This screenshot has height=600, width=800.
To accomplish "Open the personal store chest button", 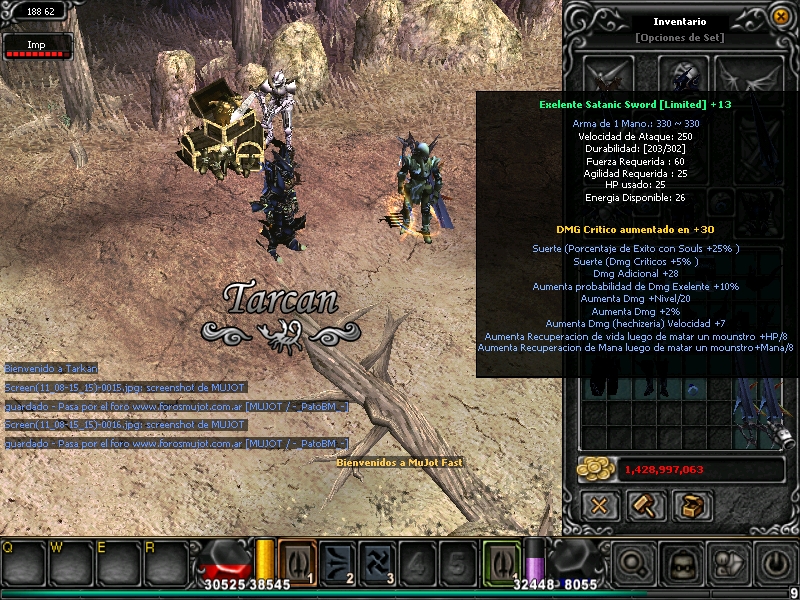I will coord(692,507).
